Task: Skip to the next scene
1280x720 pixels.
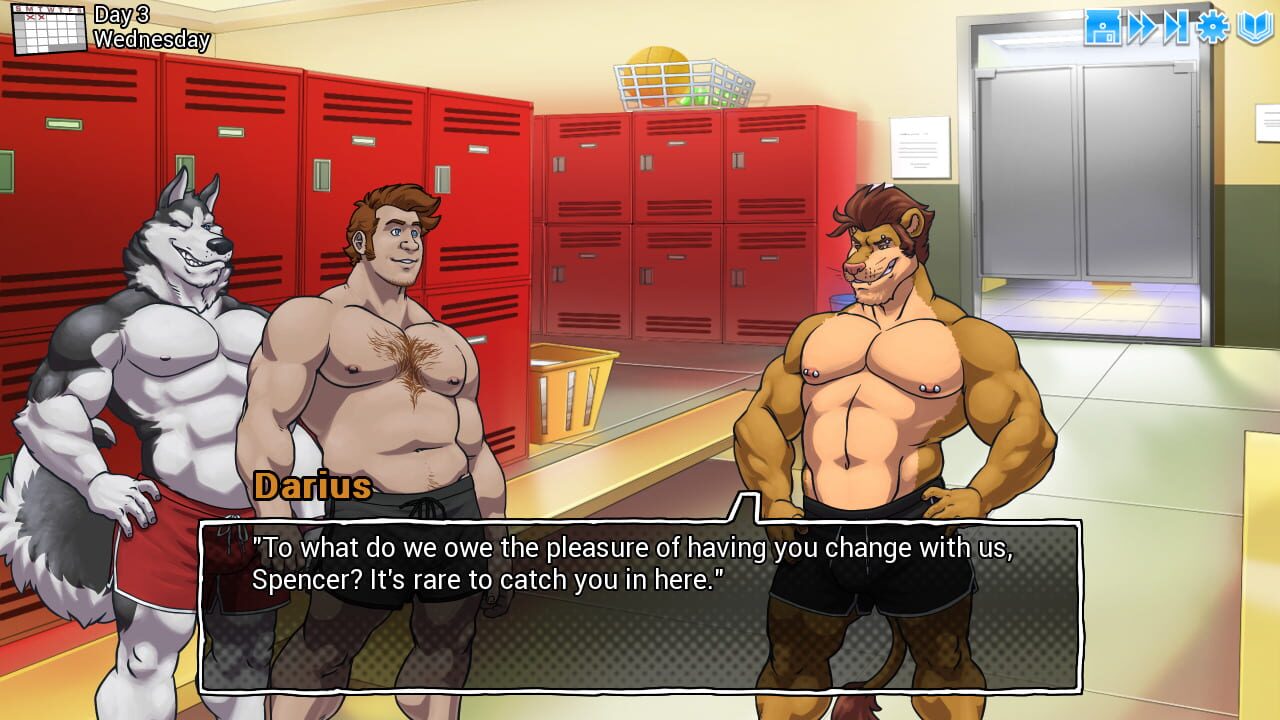Action: click(x=1176, y=28)
